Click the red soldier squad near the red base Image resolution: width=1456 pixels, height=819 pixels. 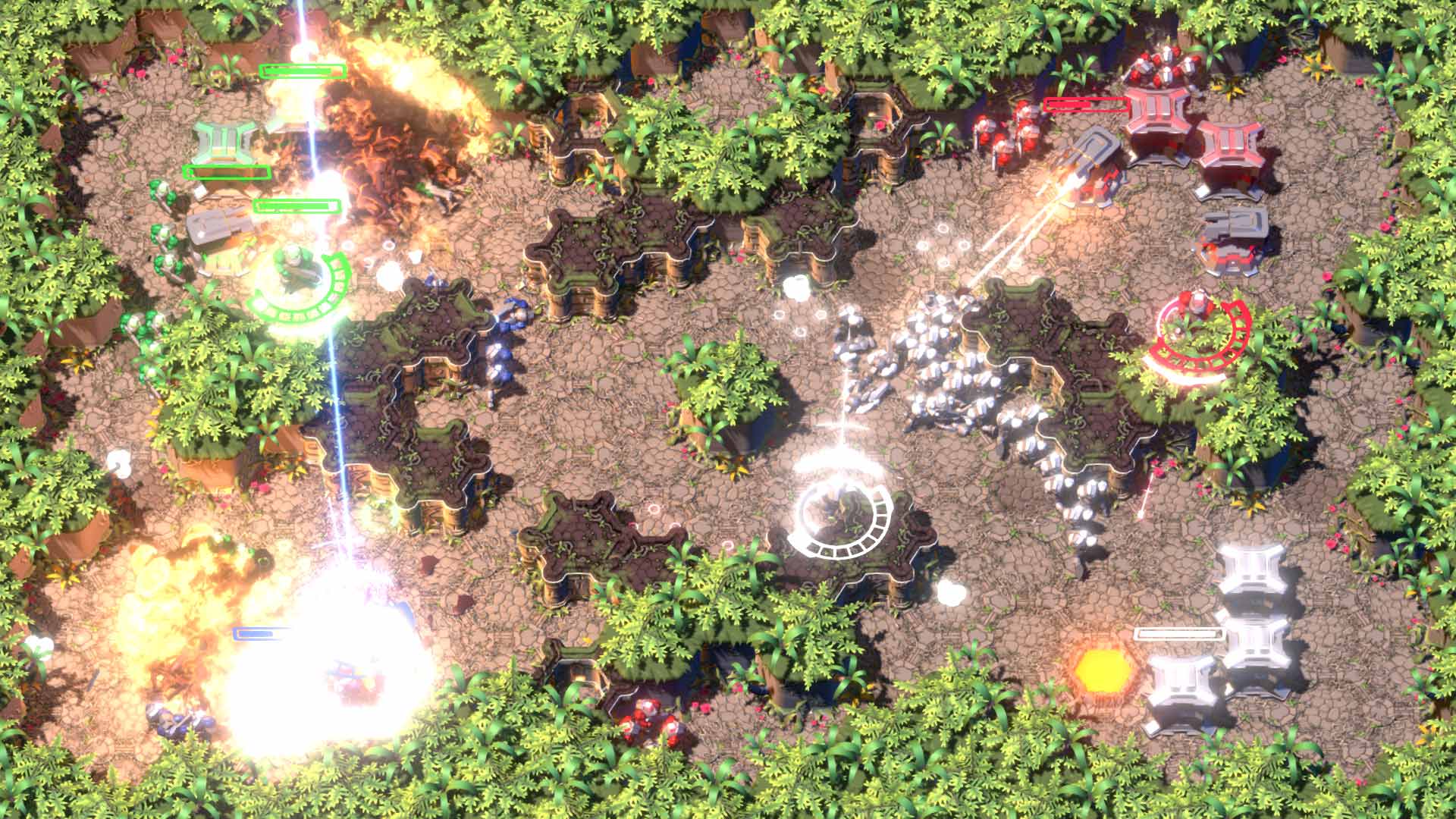(x=1009, y=136)
